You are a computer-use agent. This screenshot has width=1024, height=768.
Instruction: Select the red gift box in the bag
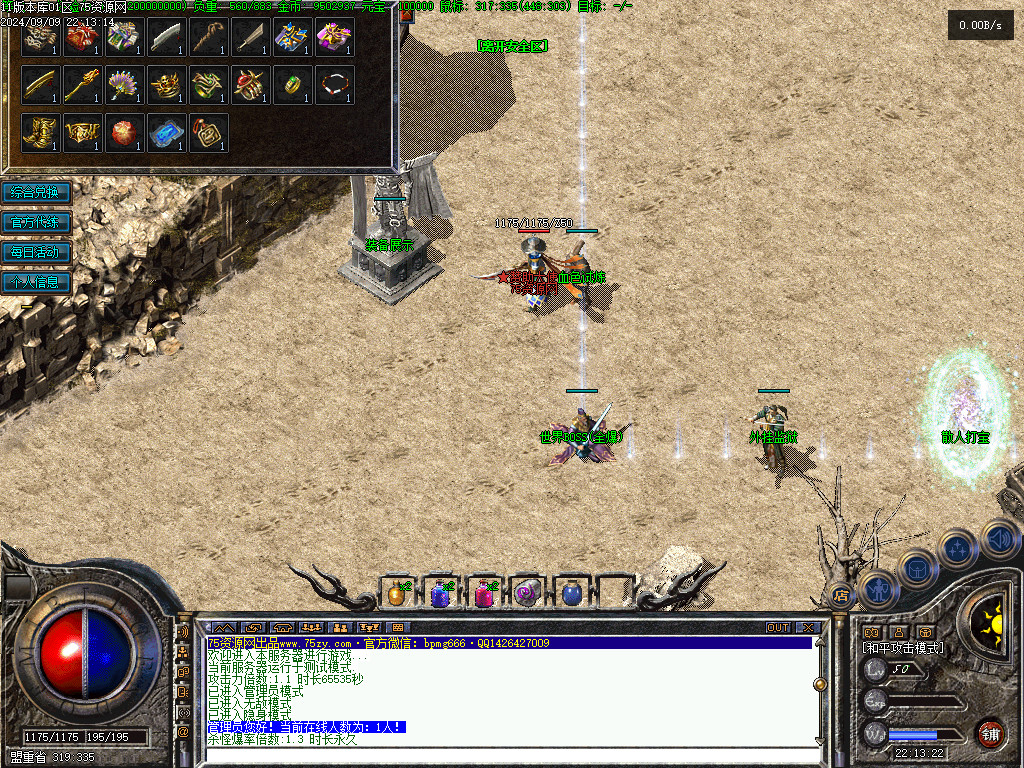coord(83,37)
